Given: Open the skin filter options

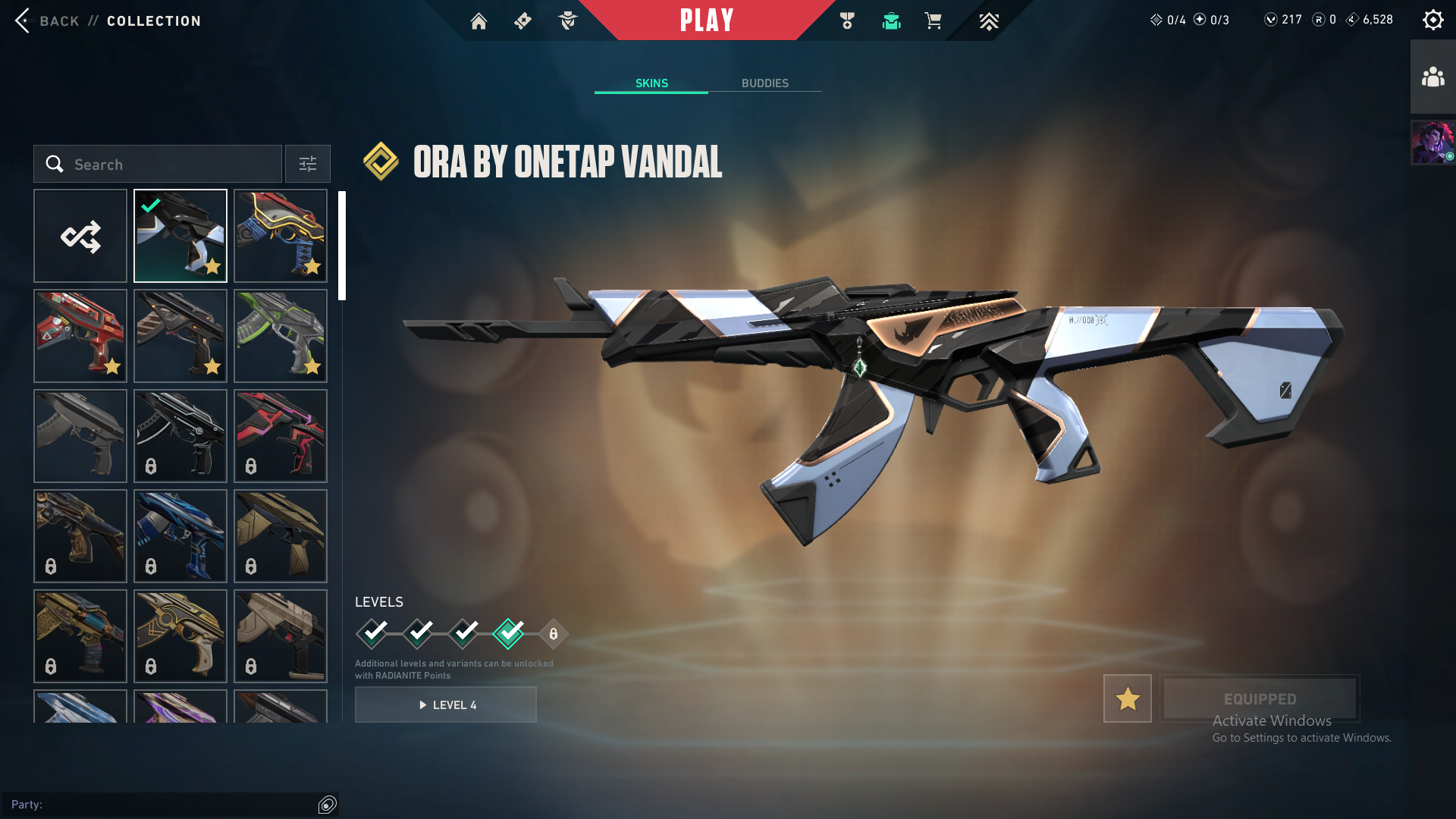Looking at the screenshot, I should [308, 164].
